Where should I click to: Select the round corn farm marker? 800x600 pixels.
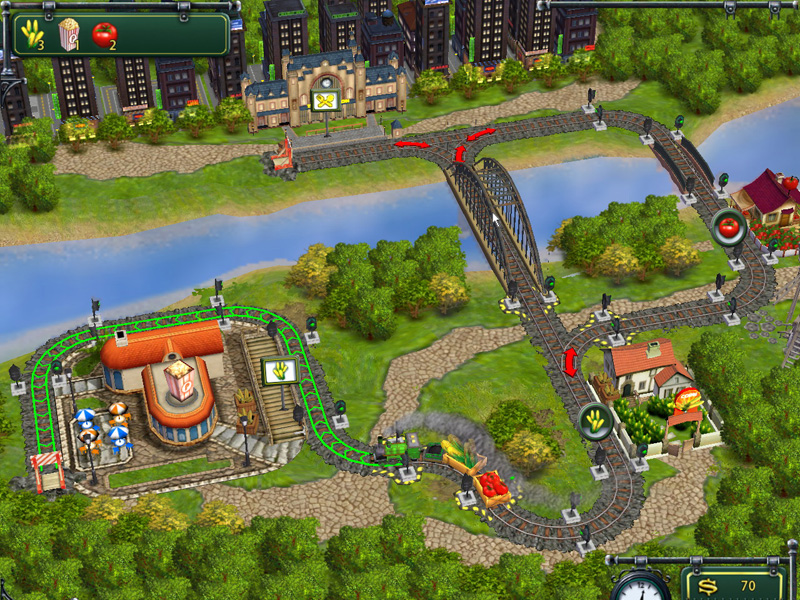pos(596,421)
